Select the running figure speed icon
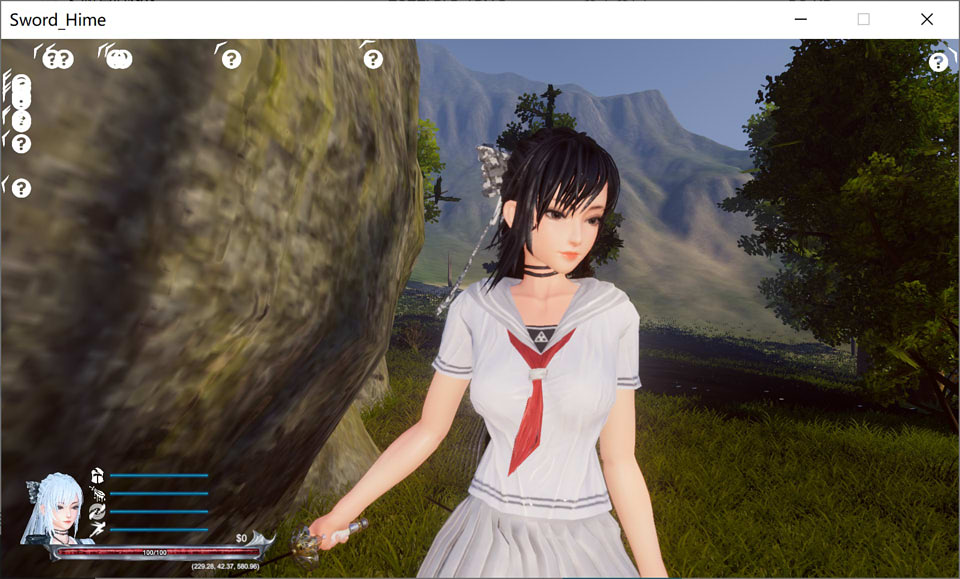Screen dimensions: 960x579 click(x=97, y=529)
